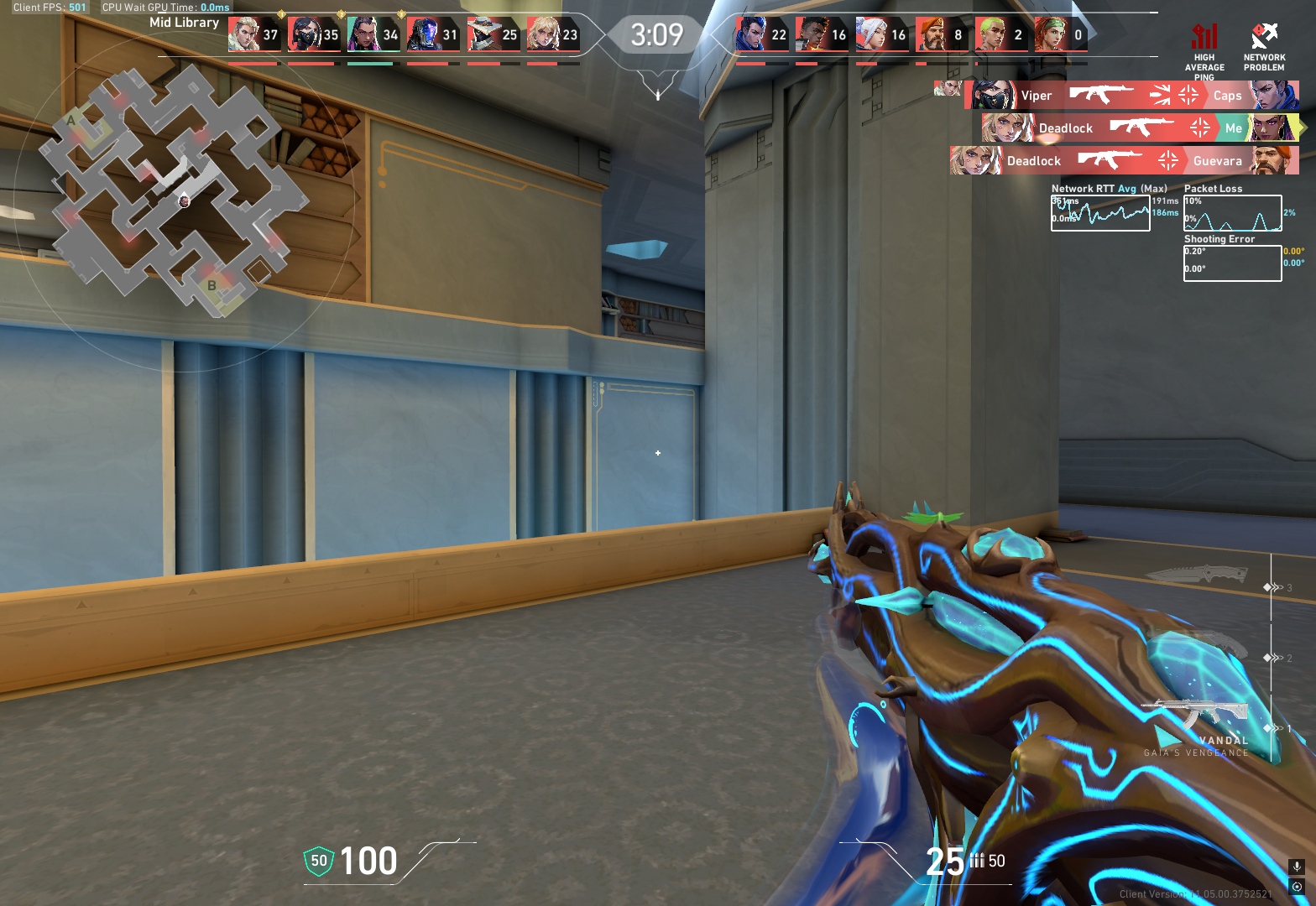The image size is (1316, 906).
Task: Select the Deadlock killed Guevara kill feed row
Action: [x=1125, y=160]
